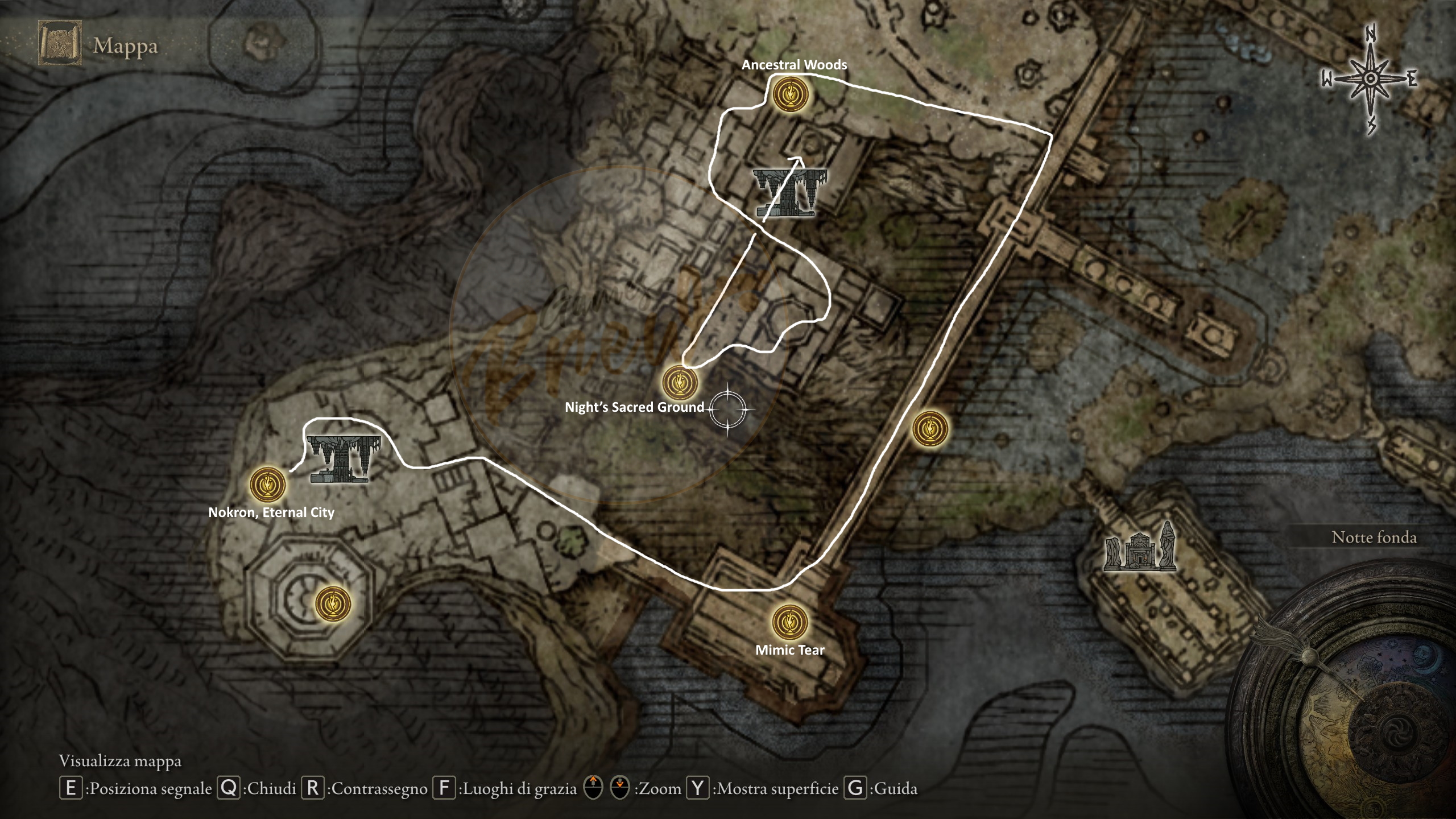This screenshot has width=1456, height=819.
Task: Select the Nokron, Eternal City grace marker
Action: tap(267, 485)
